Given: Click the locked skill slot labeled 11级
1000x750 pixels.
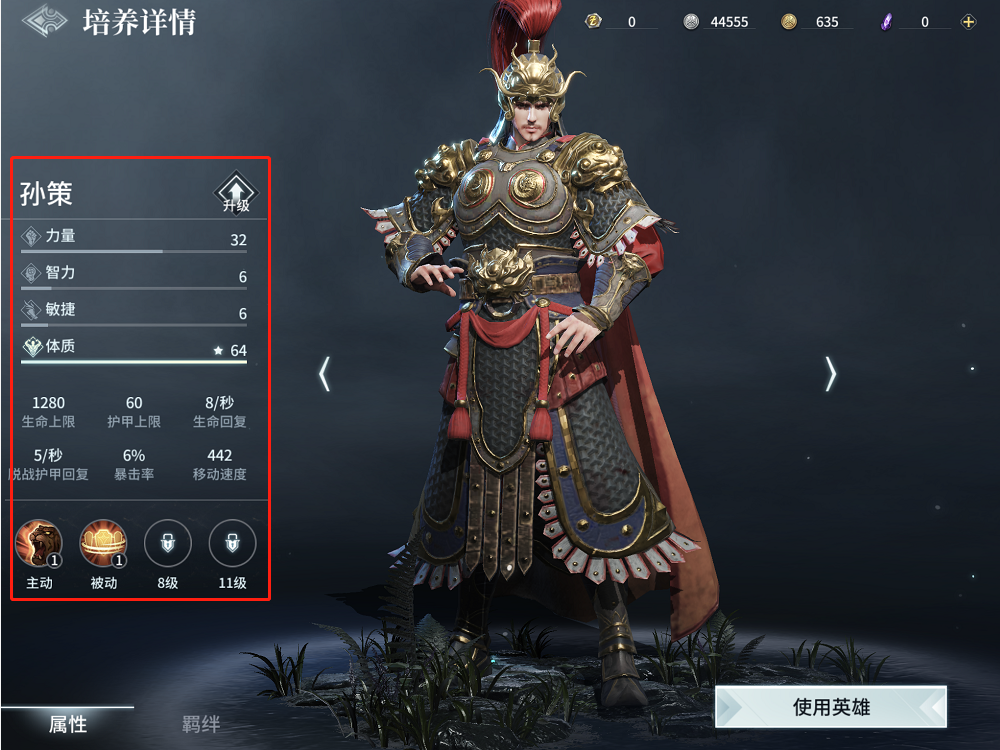Looking at the screenshot, I should [232, 544].
